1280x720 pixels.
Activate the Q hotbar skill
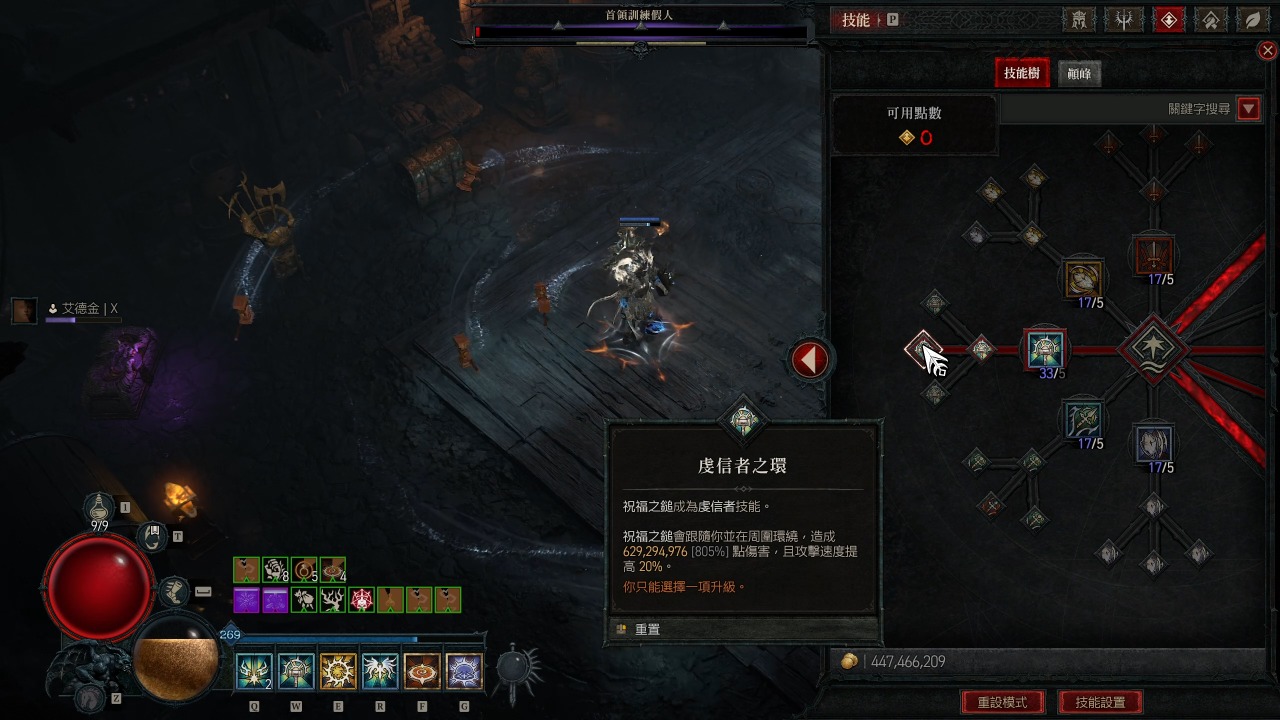[x=254, y=671]
